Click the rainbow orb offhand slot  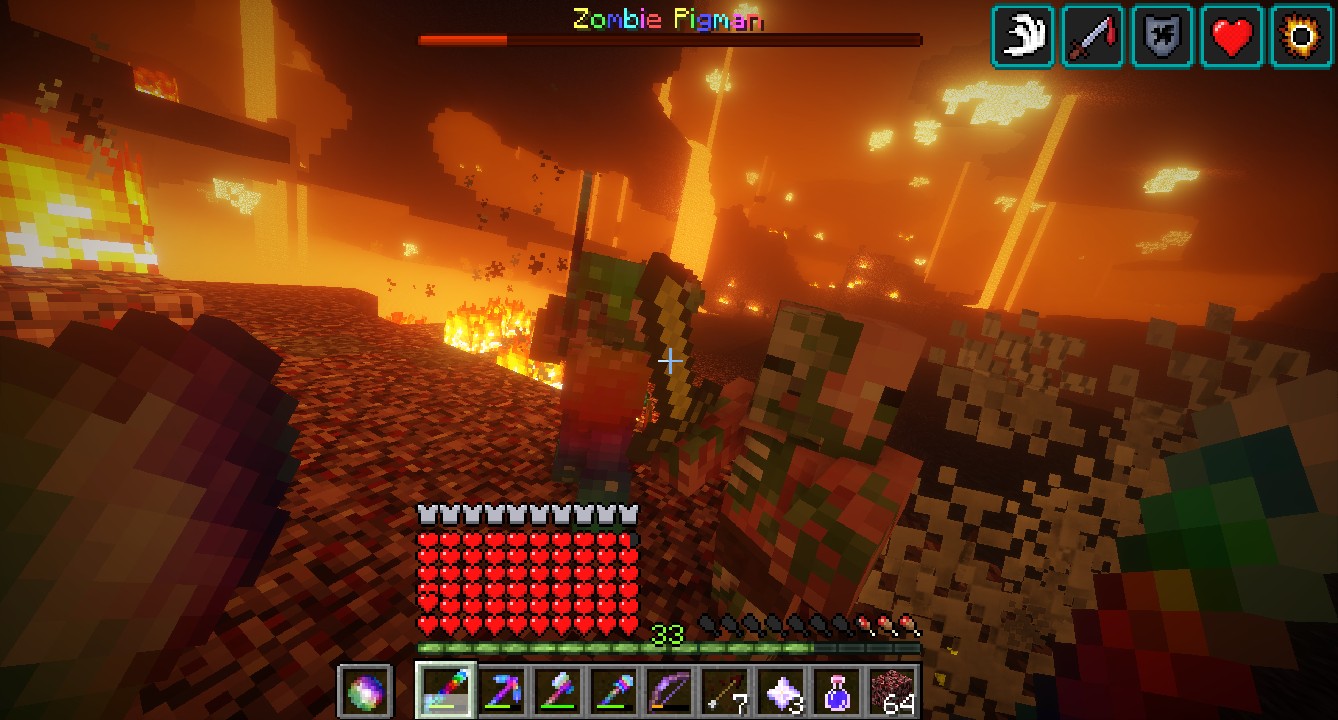[x=364, y=690]
